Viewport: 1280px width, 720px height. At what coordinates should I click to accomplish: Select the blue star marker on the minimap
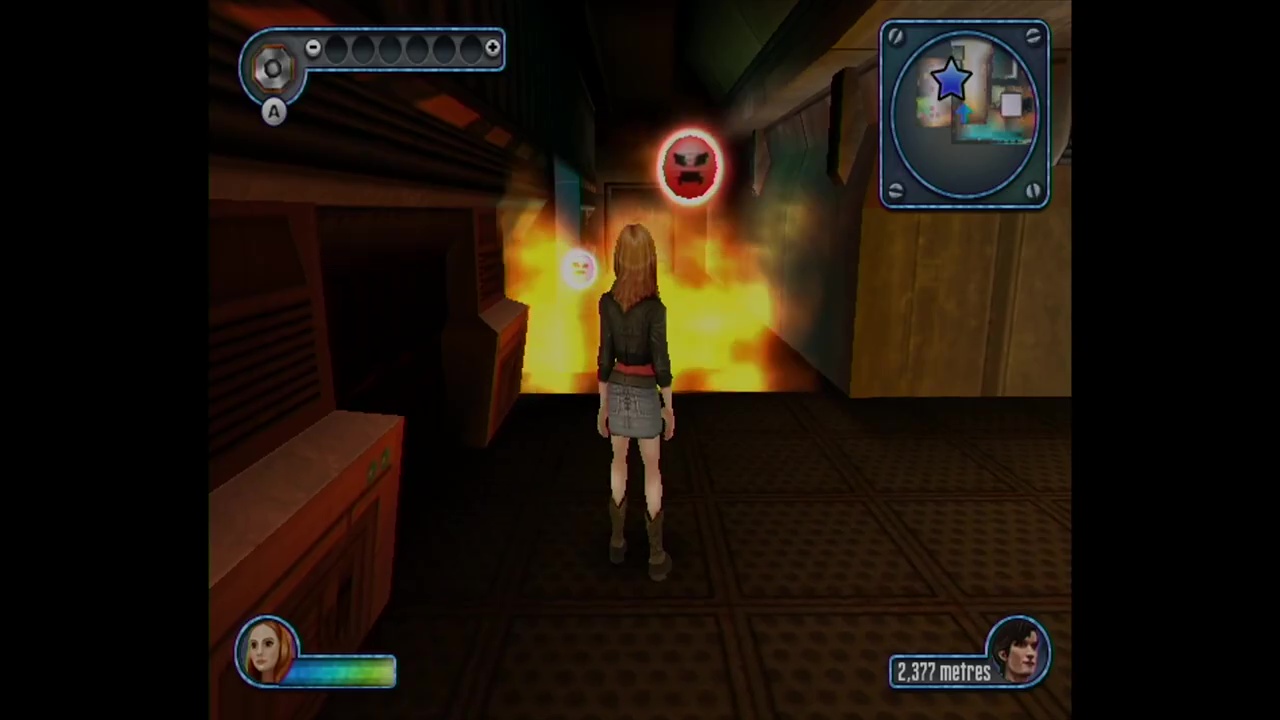950,80
